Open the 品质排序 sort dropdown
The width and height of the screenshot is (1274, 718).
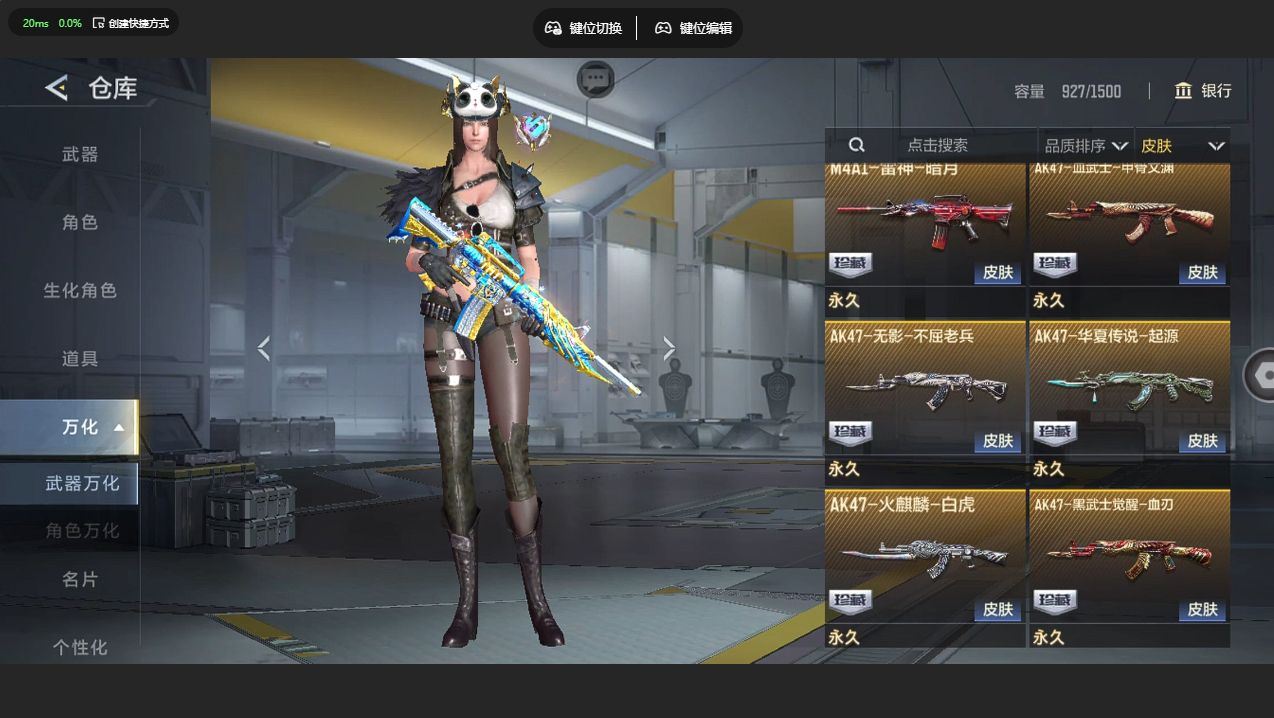[1085, 146]
